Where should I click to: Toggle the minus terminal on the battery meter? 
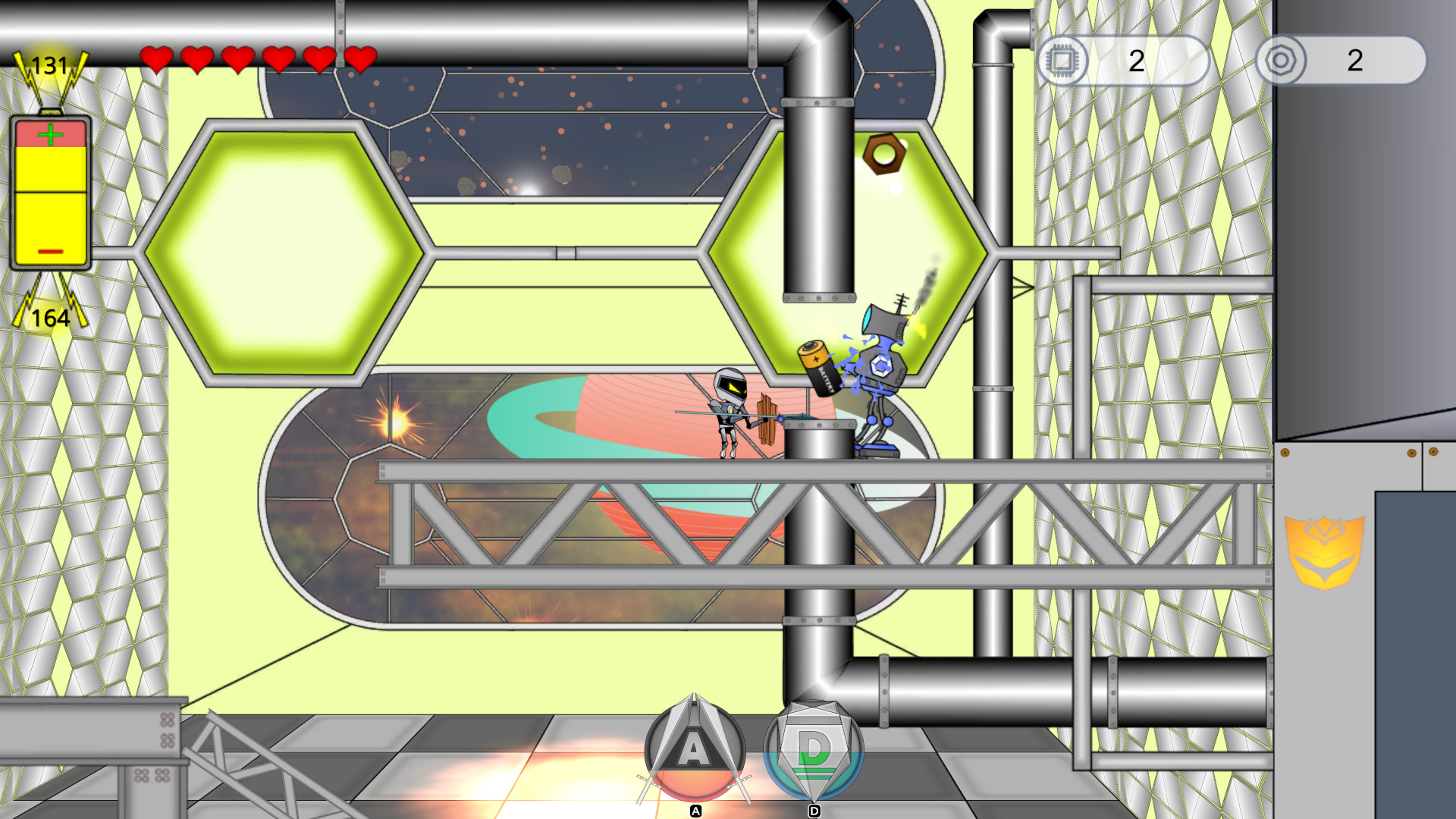point(49,250)
